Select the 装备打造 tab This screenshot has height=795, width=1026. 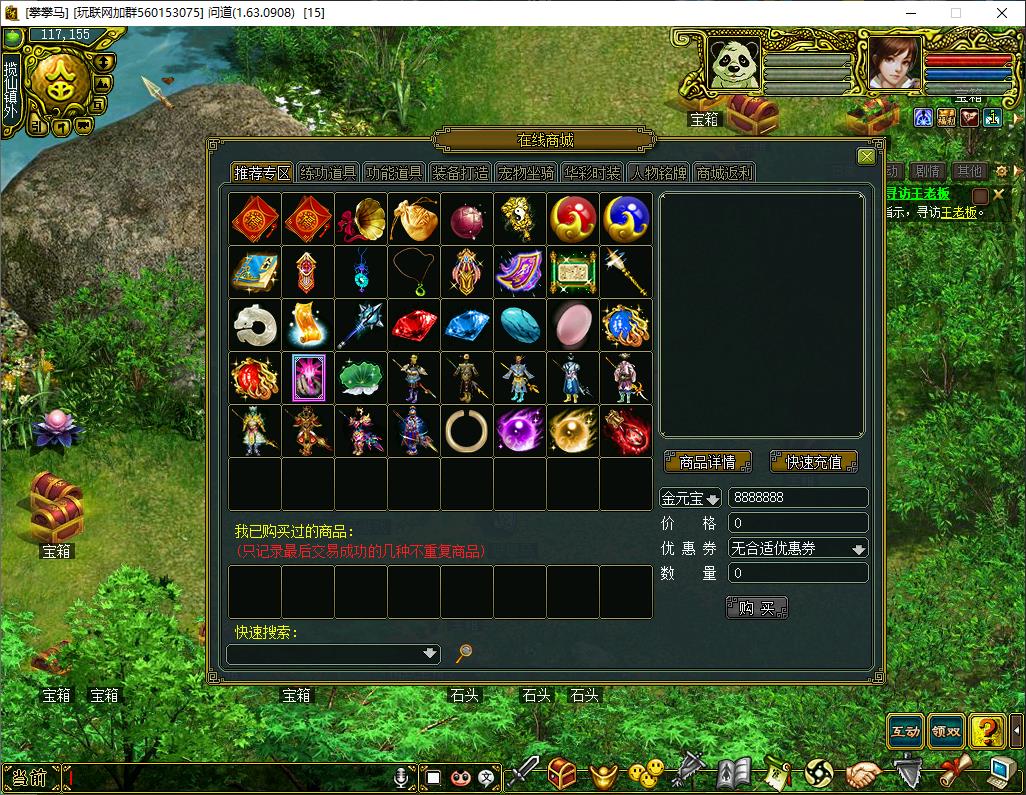(460, 173)
